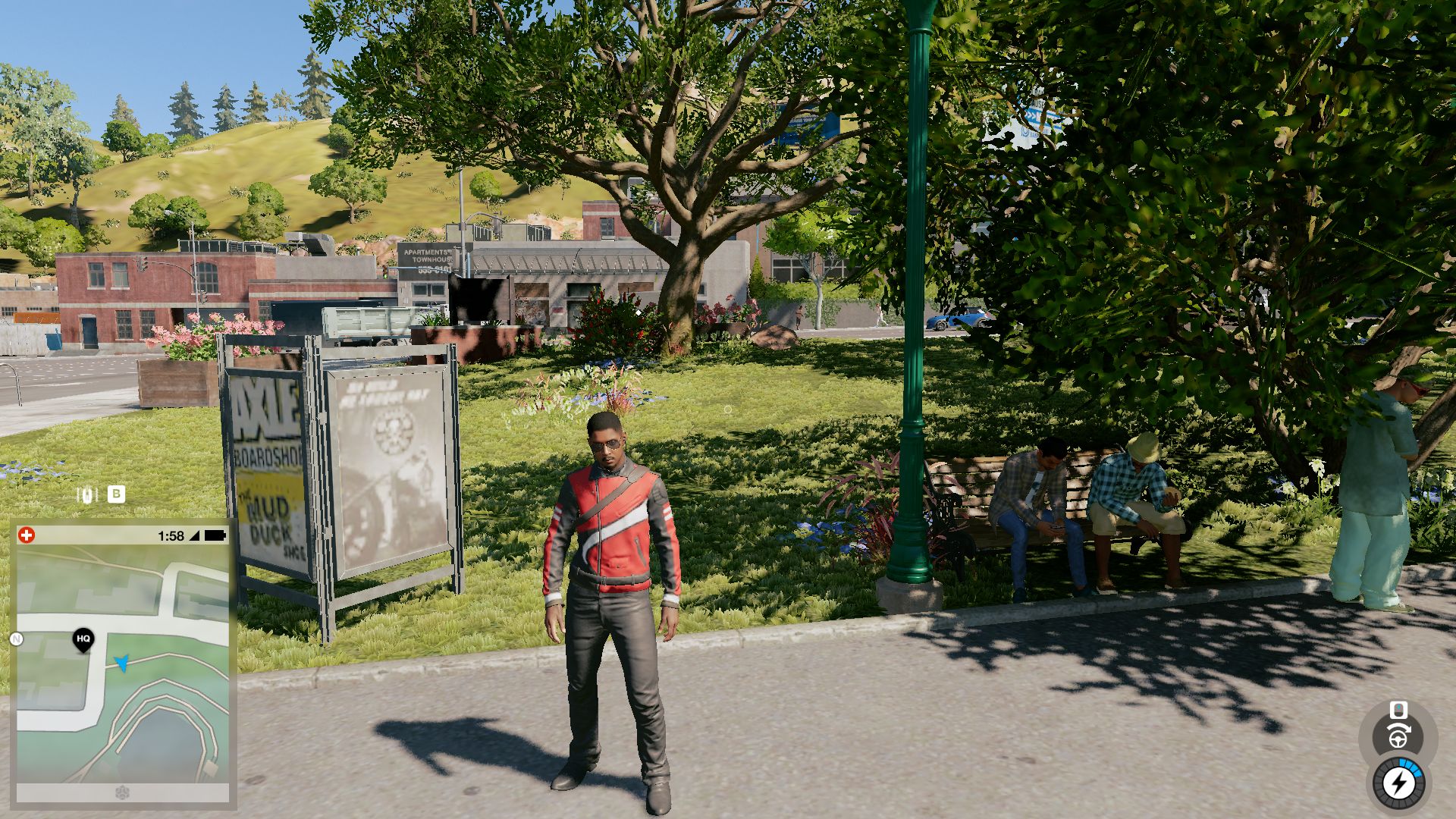Activate the lightning bolt botnet icon
Viewport: 1456px width, 819px height.
click(x=1398, y=783)
